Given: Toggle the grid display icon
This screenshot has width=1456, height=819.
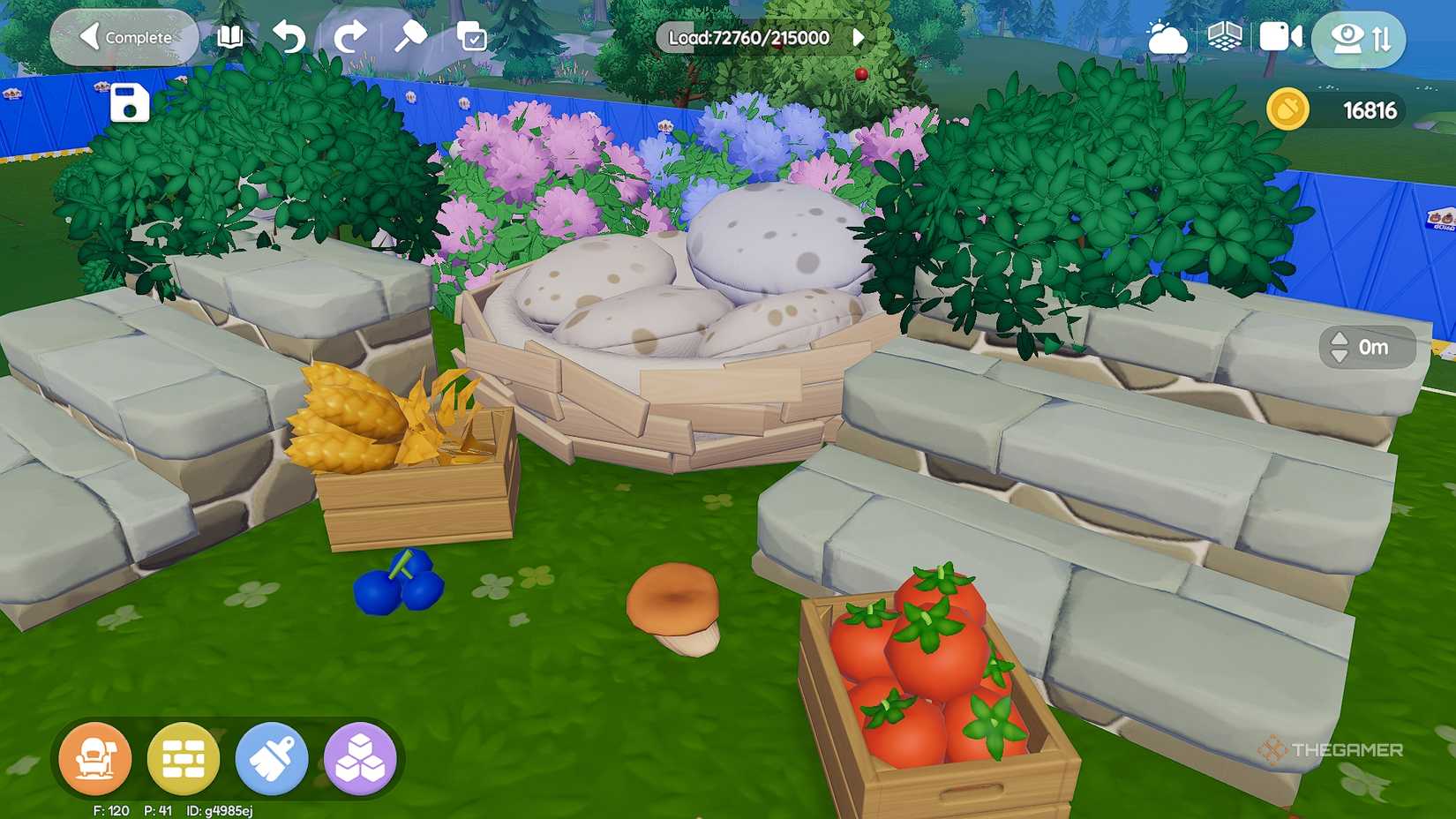Looking at the screenshot, I should pyautogui.click(x=1224, y=37).
